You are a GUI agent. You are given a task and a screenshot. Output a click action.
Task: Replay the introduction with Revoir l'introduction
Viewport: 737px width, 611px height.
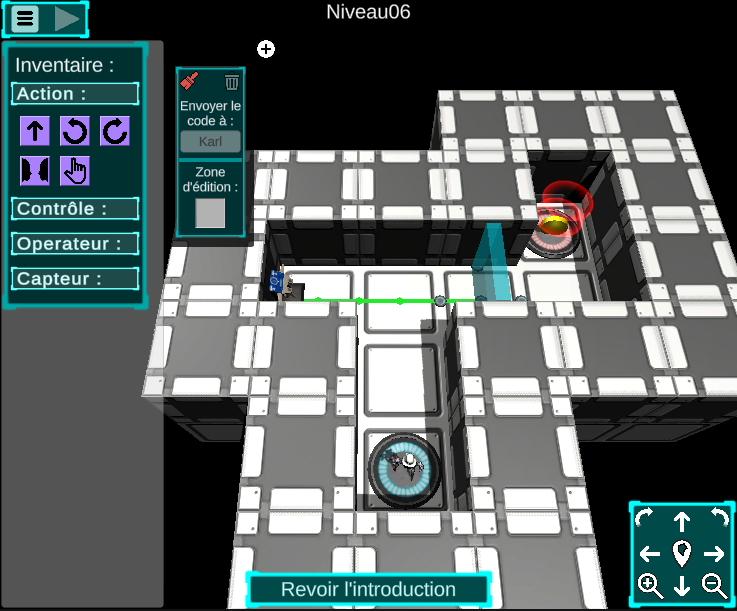coord(368,590)
